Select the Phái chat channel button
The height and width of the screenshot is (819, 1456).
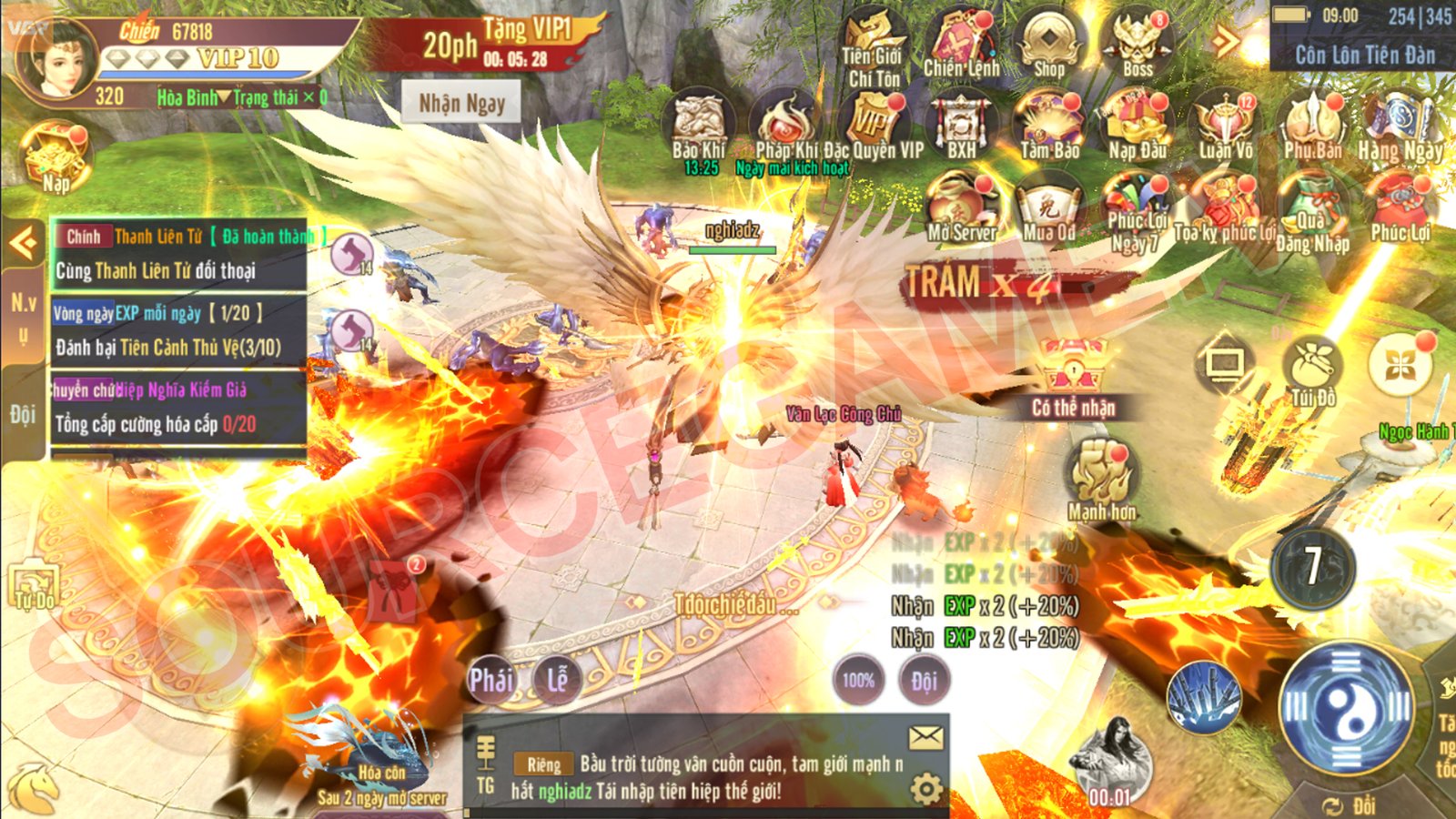click(x=490, y=680)
